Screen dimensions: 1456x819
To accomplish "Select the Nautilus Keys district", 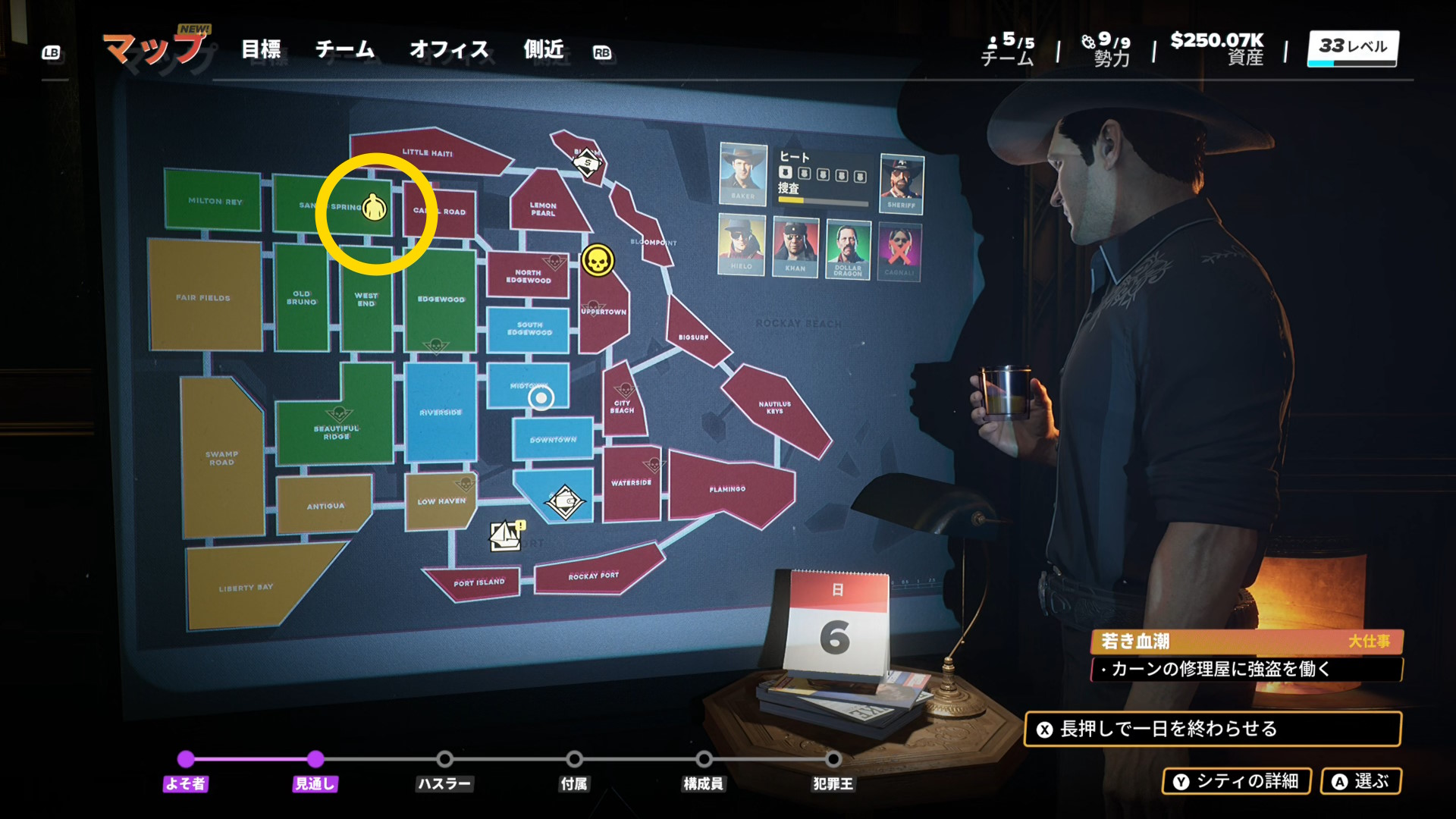I will pos(774,408).
